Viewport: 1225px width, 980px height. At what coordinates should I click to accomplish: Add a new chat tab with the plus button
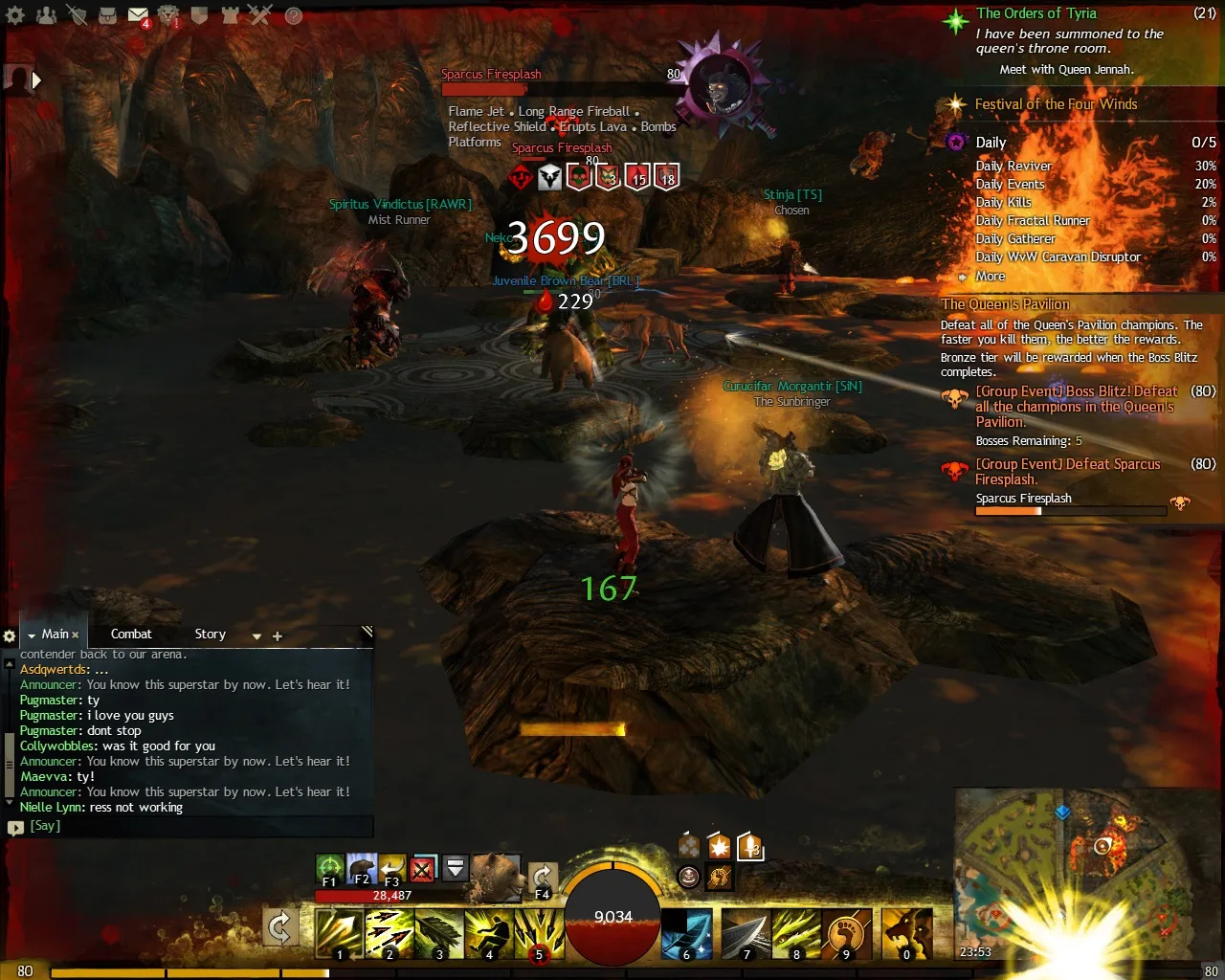(277, 635)
